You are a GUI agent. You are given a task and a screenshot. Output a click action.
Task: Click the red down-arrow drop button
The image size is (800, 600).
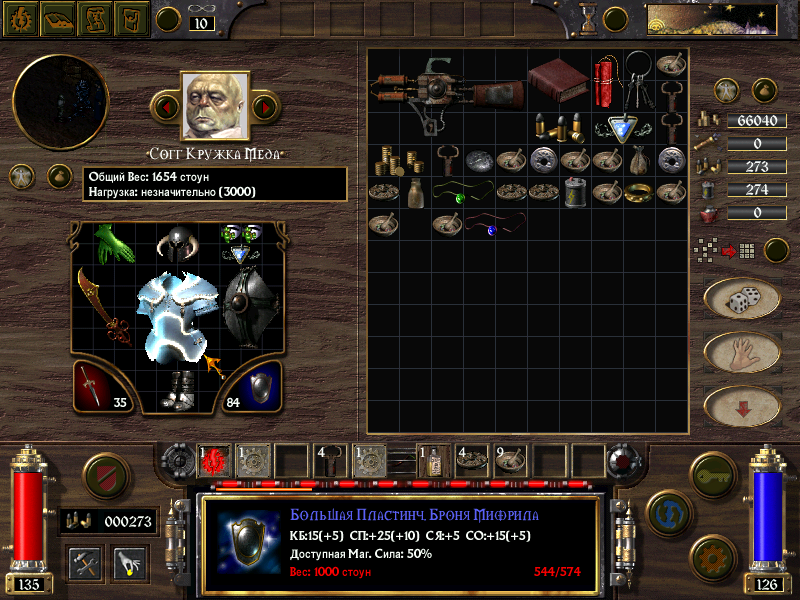coord(741,405)
